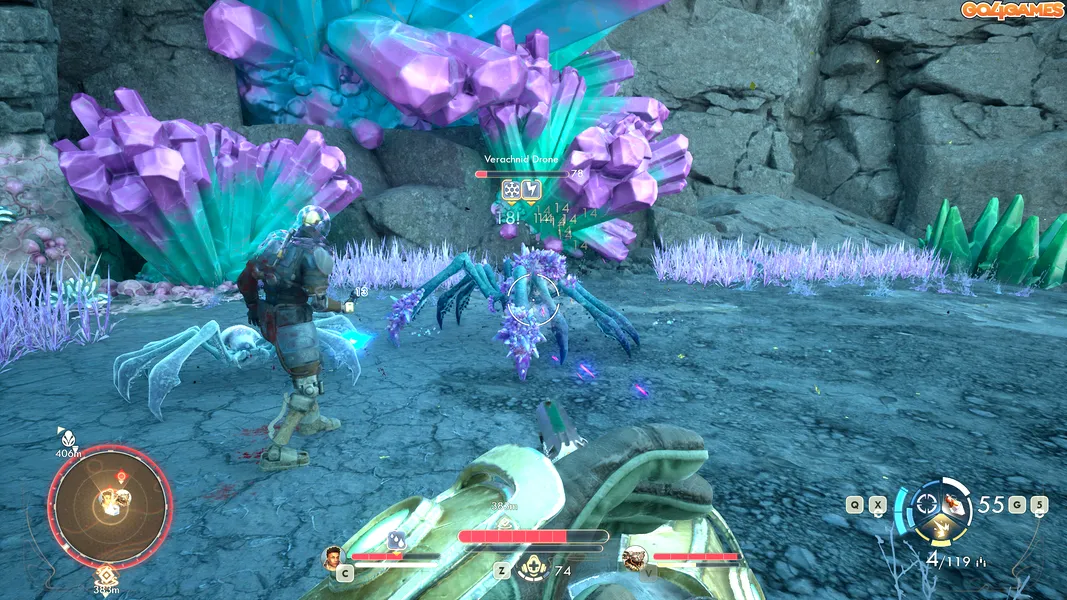Open the circular radar minimap

[110, 507]
